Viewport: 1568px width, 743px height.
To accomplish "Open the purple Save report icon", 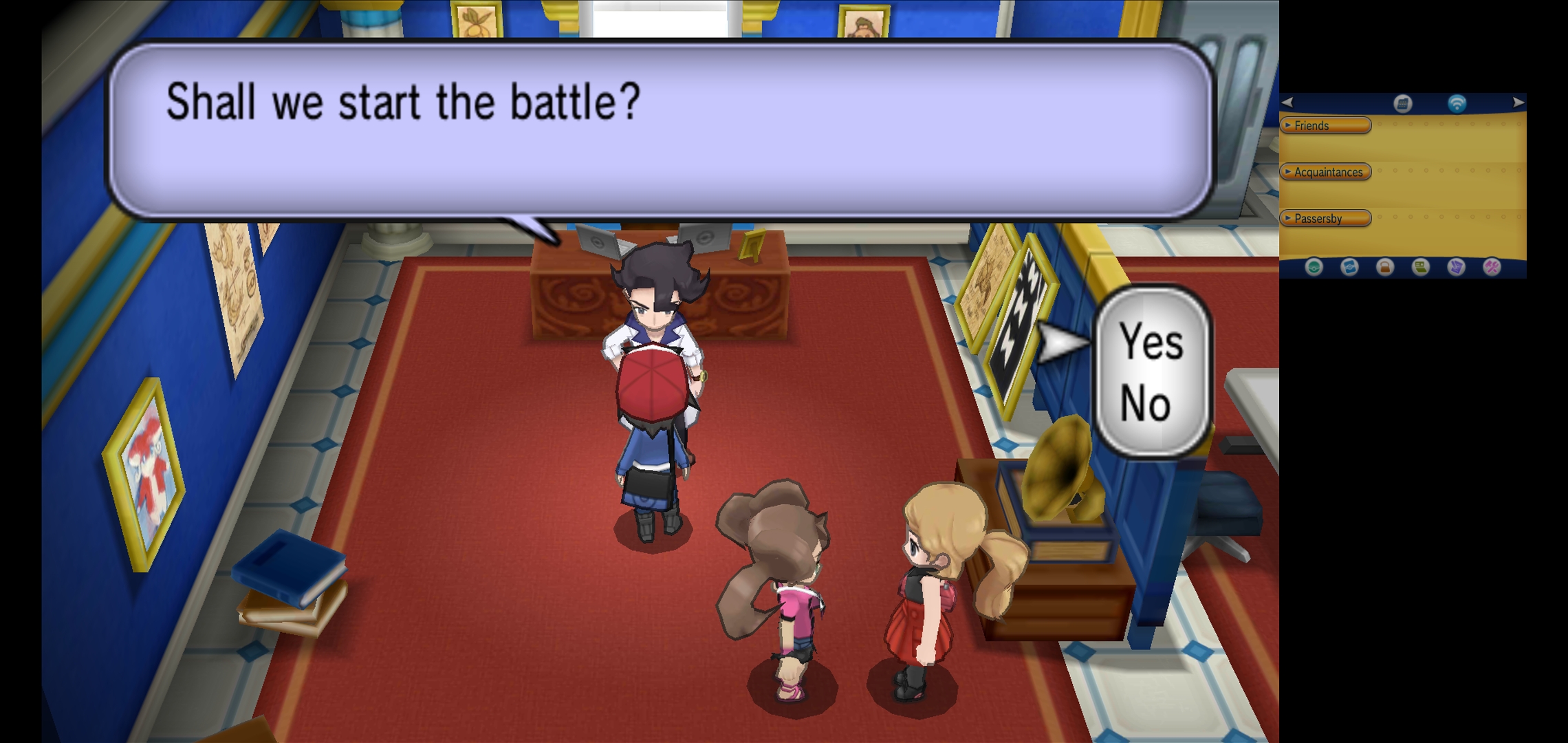I will pyautogui.click(x=1456, y=267).
